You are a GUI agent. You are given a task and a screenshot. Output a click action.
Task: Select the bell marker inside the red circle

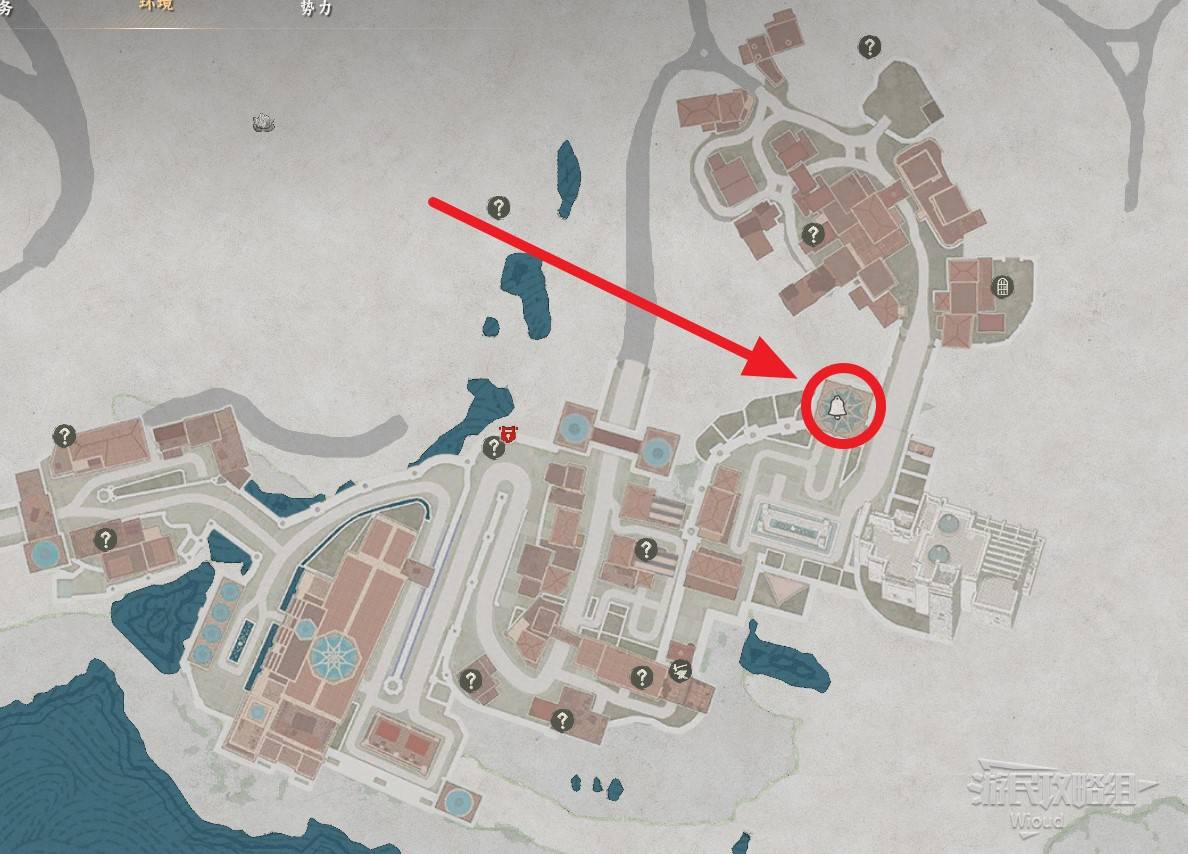click(834, 405)
